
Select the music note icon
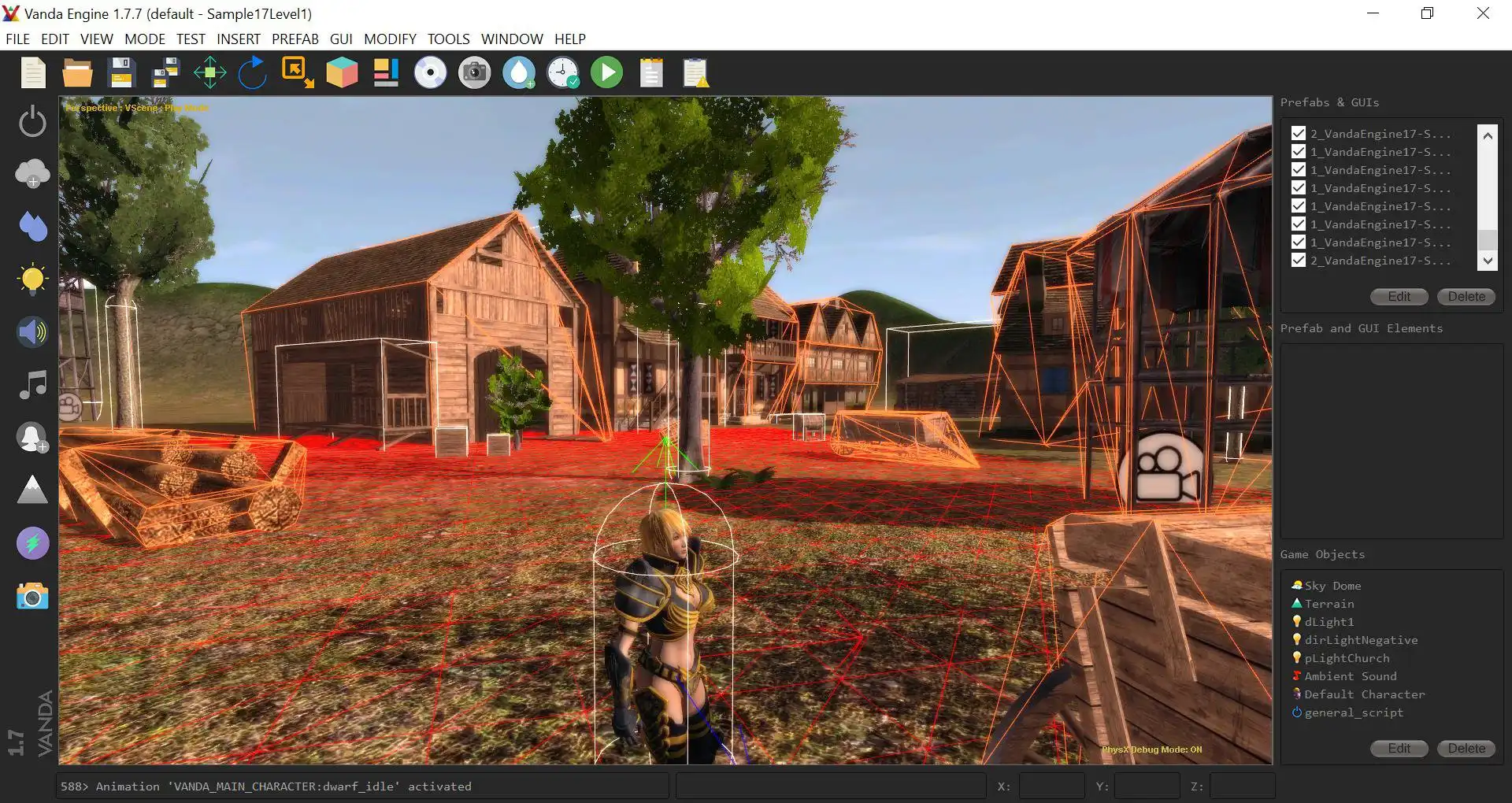(32, 385)
